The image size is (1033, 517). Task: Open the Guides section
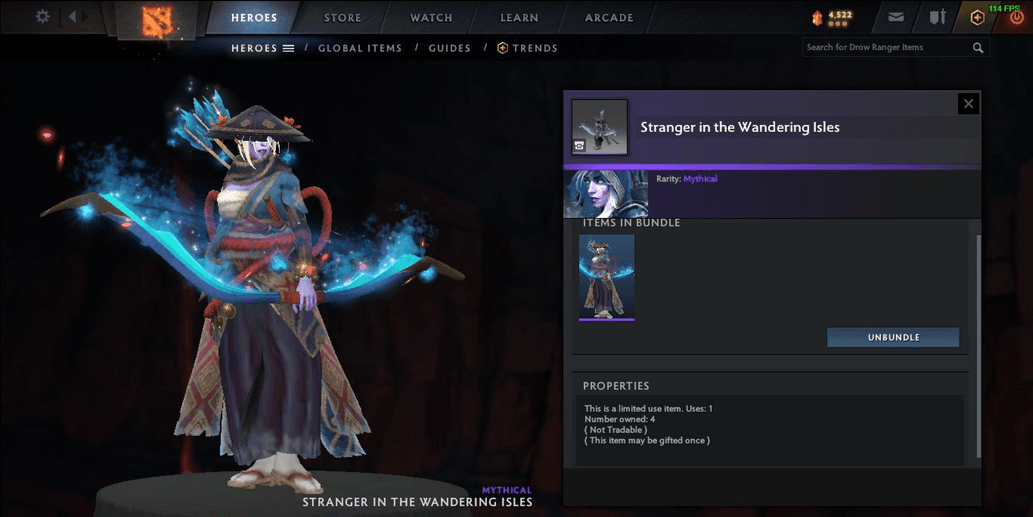point(449,48)
